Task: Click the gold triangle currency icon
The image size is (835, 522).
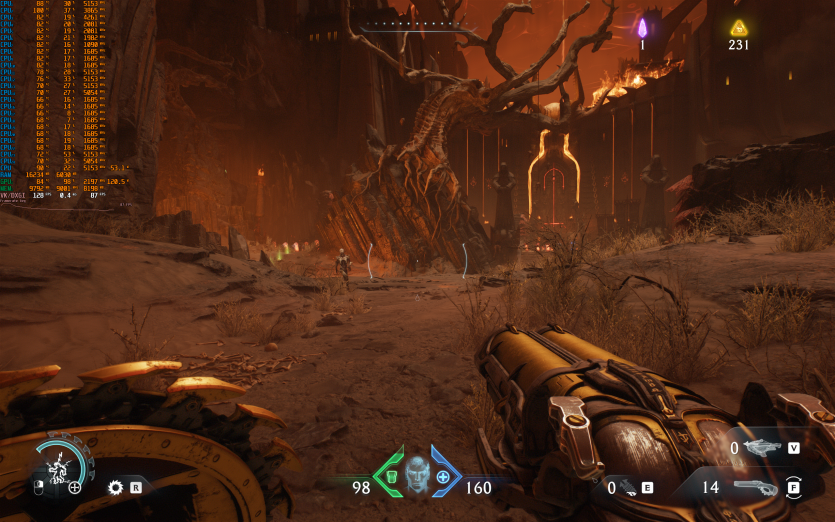Action: (x=738, y=27)
